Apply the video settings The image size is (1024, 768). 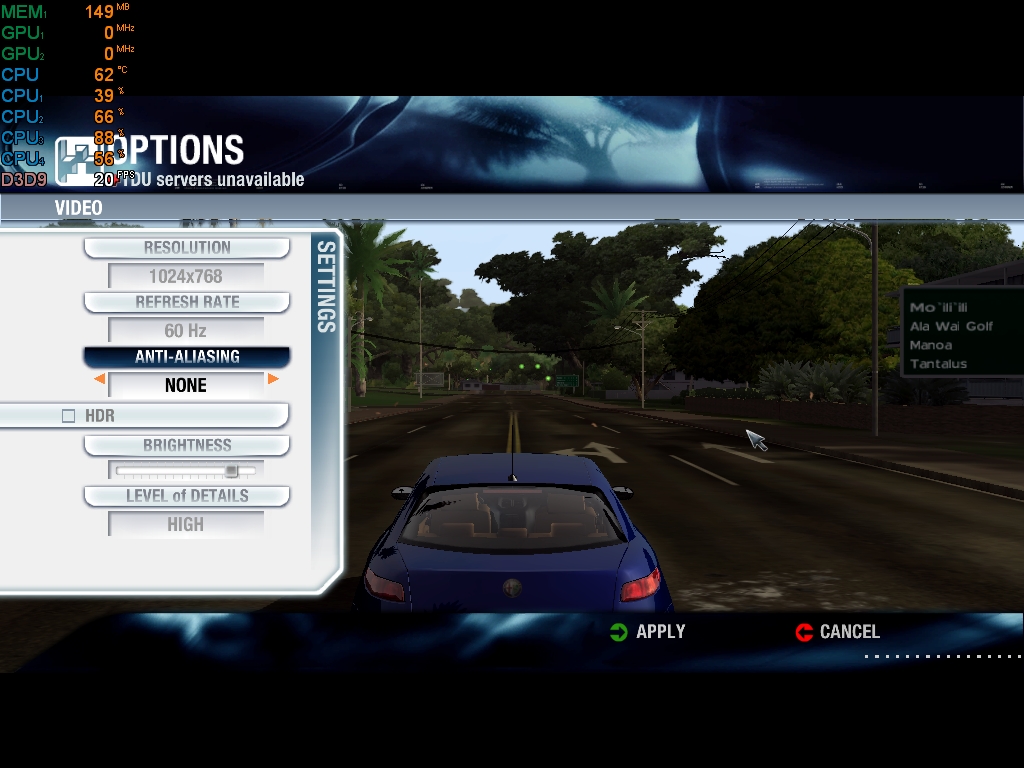point(648,632)
